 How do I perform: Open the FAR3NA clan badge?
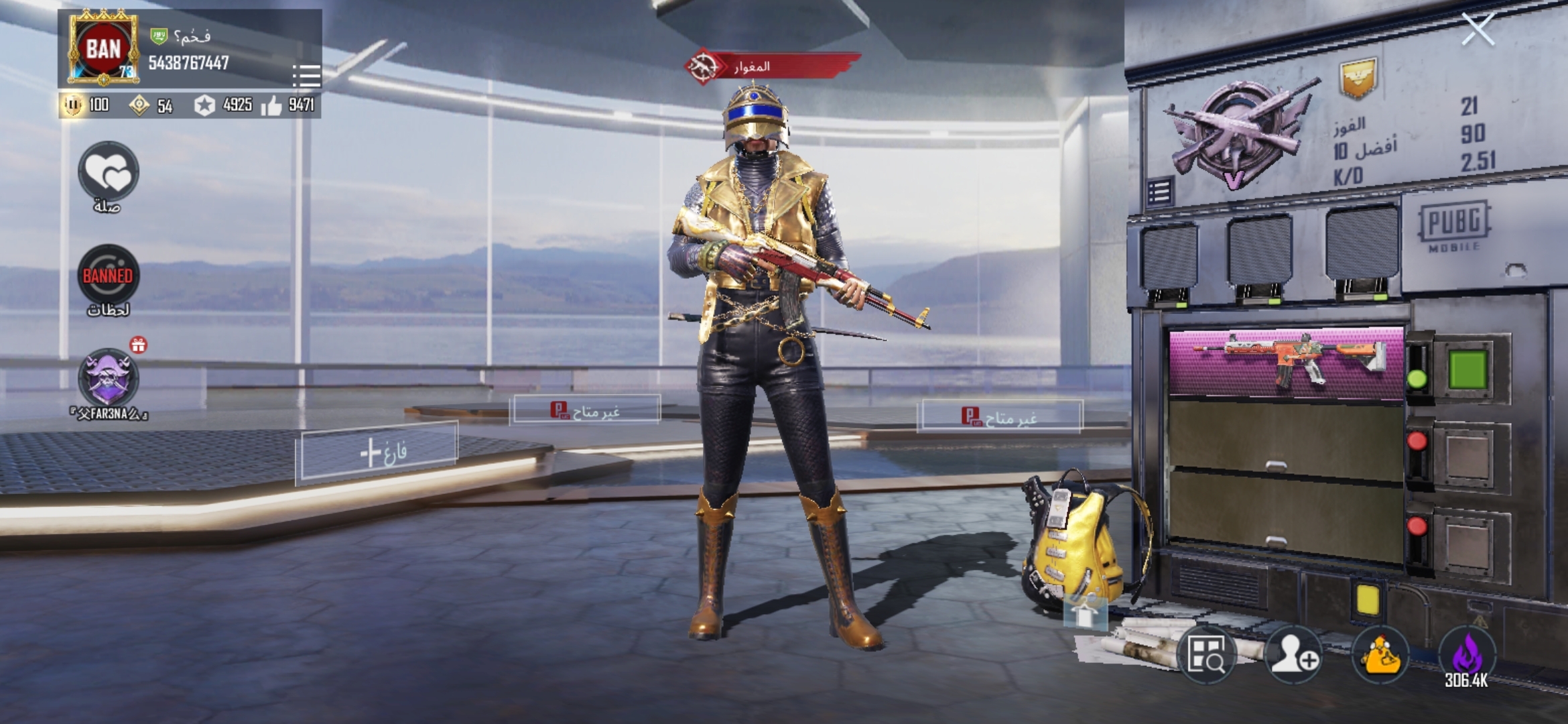pos(108,378)
